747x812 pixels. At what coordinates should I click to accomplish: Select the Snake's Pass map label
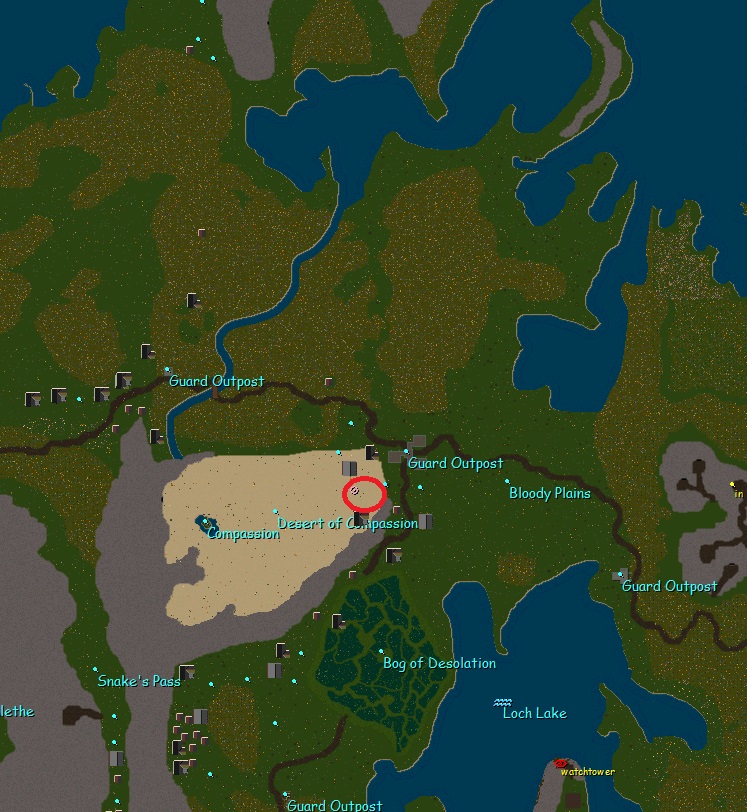pyautogui.click(x=139, y=681)
